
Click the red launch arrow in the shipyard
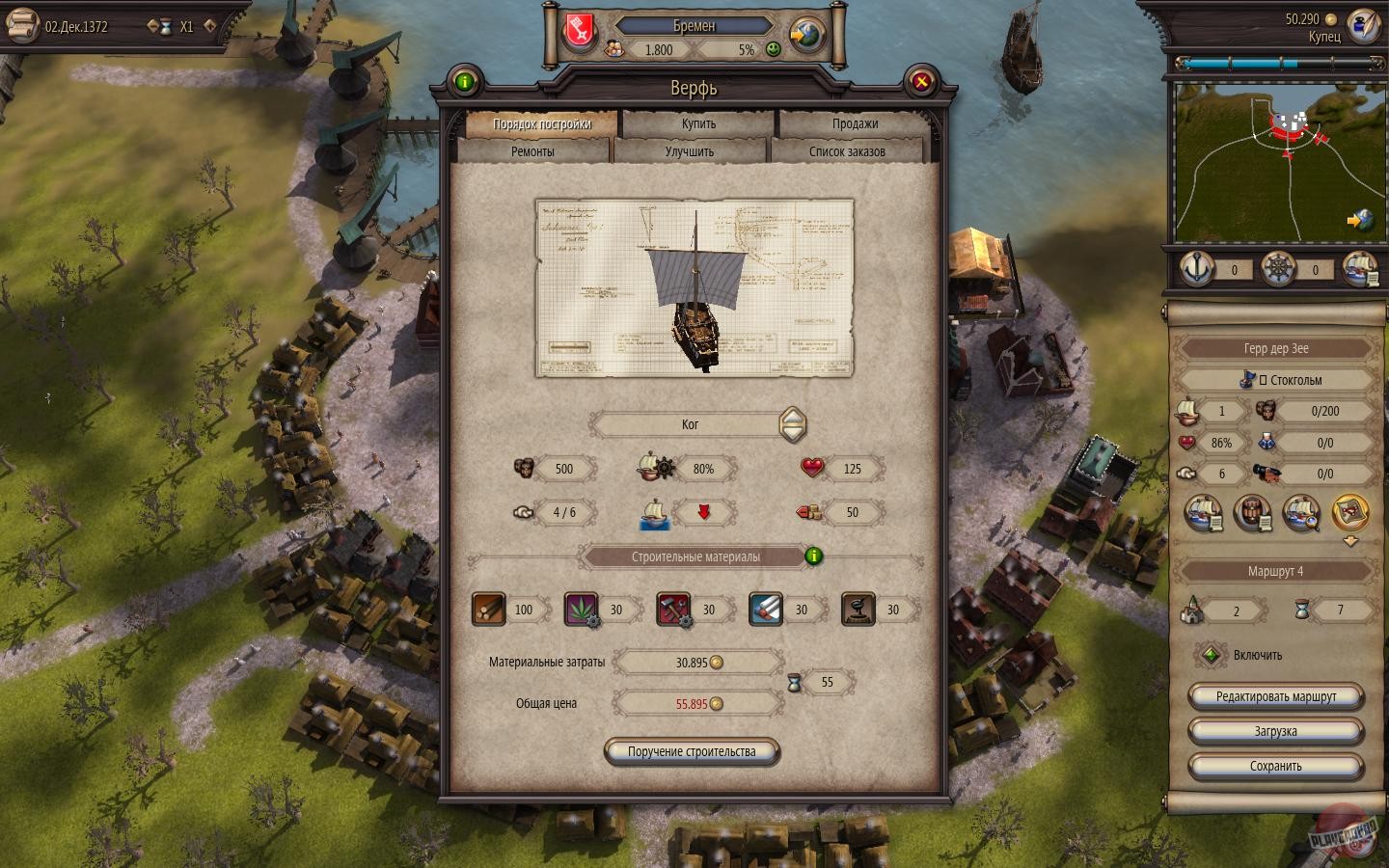tap(703, 513)
